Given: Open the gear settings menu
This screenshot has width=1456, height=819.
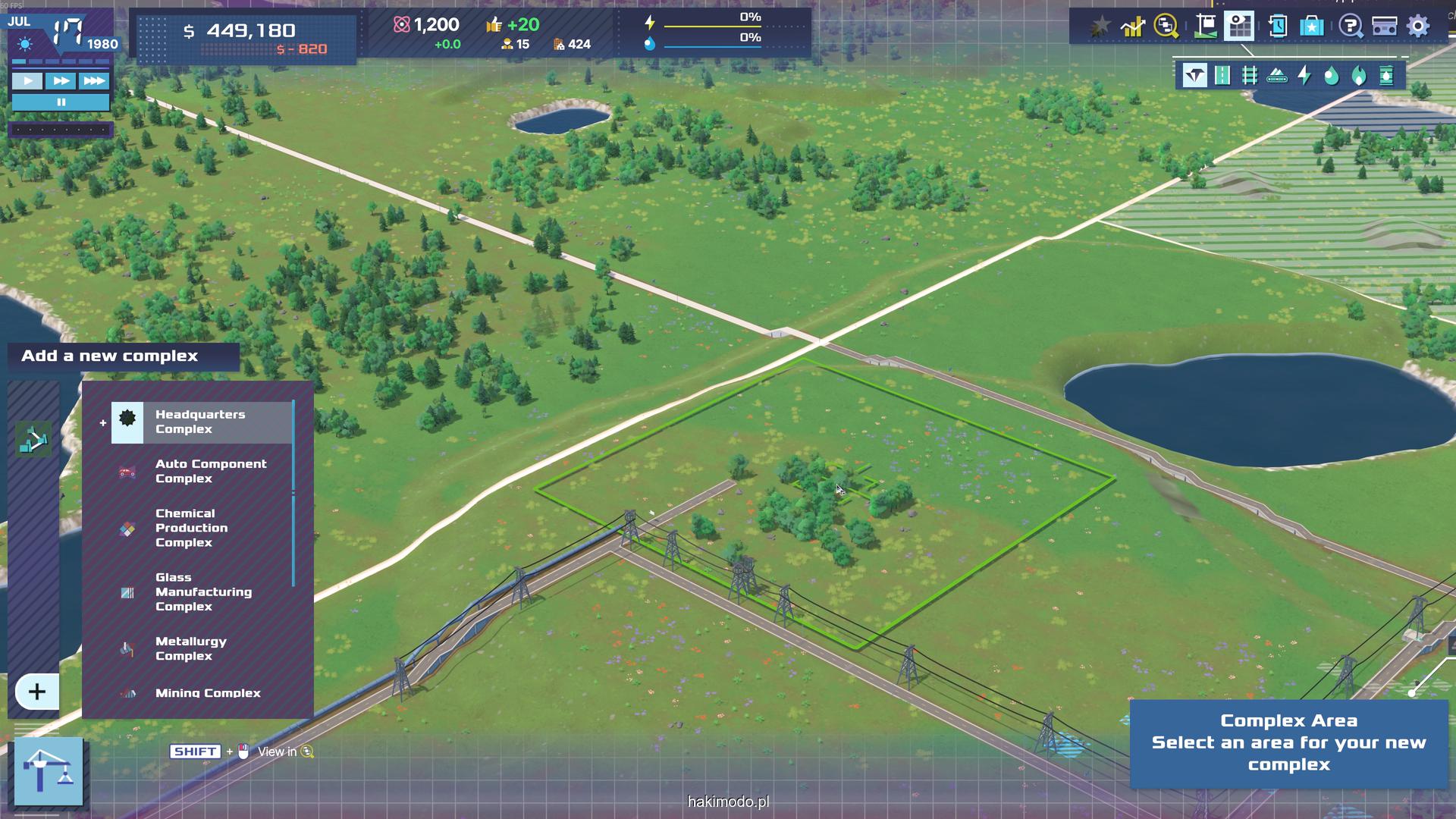Looking at the screenshot, I should (x=1418, y=27).
